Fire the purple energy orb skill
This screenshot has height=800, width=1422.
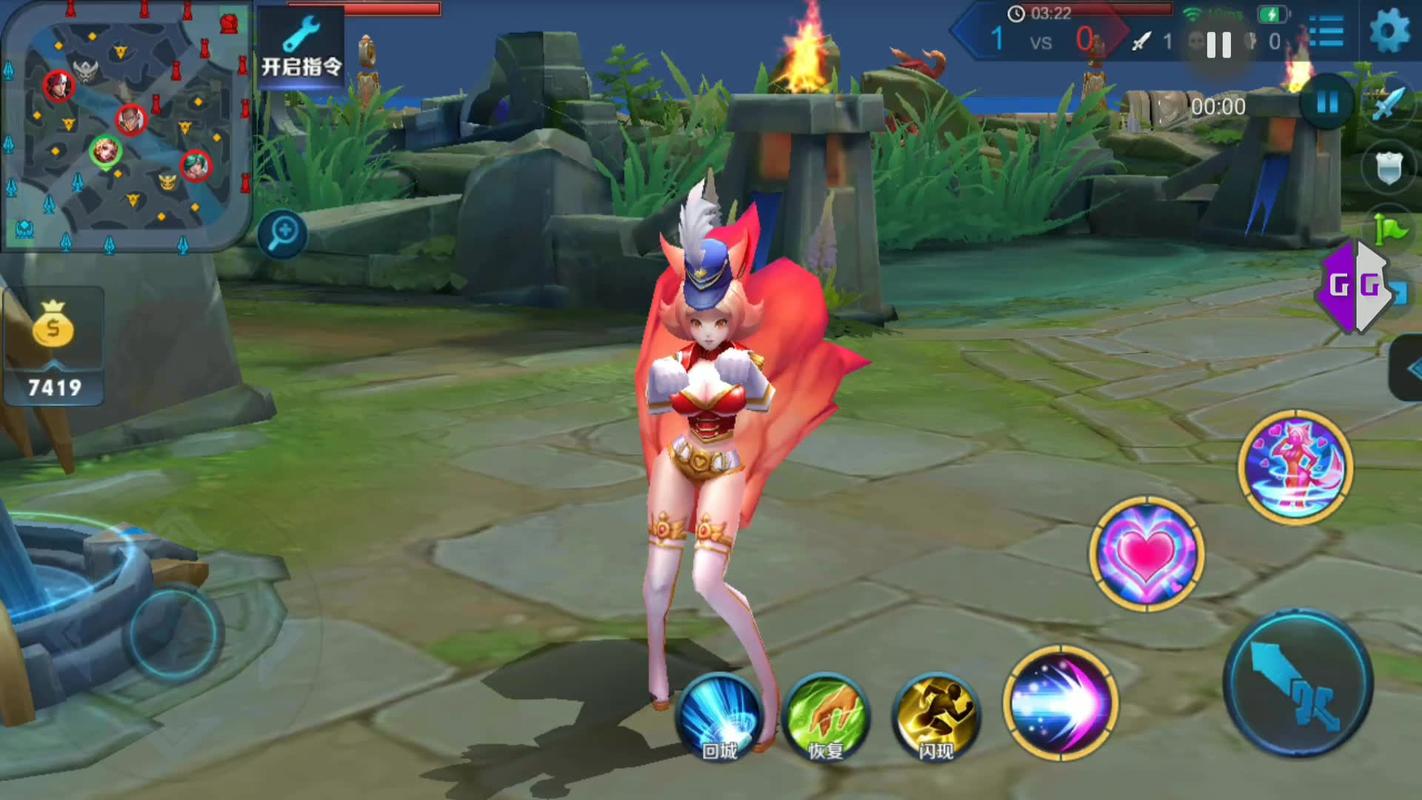pyautogui.click(x=1060, y=702)
